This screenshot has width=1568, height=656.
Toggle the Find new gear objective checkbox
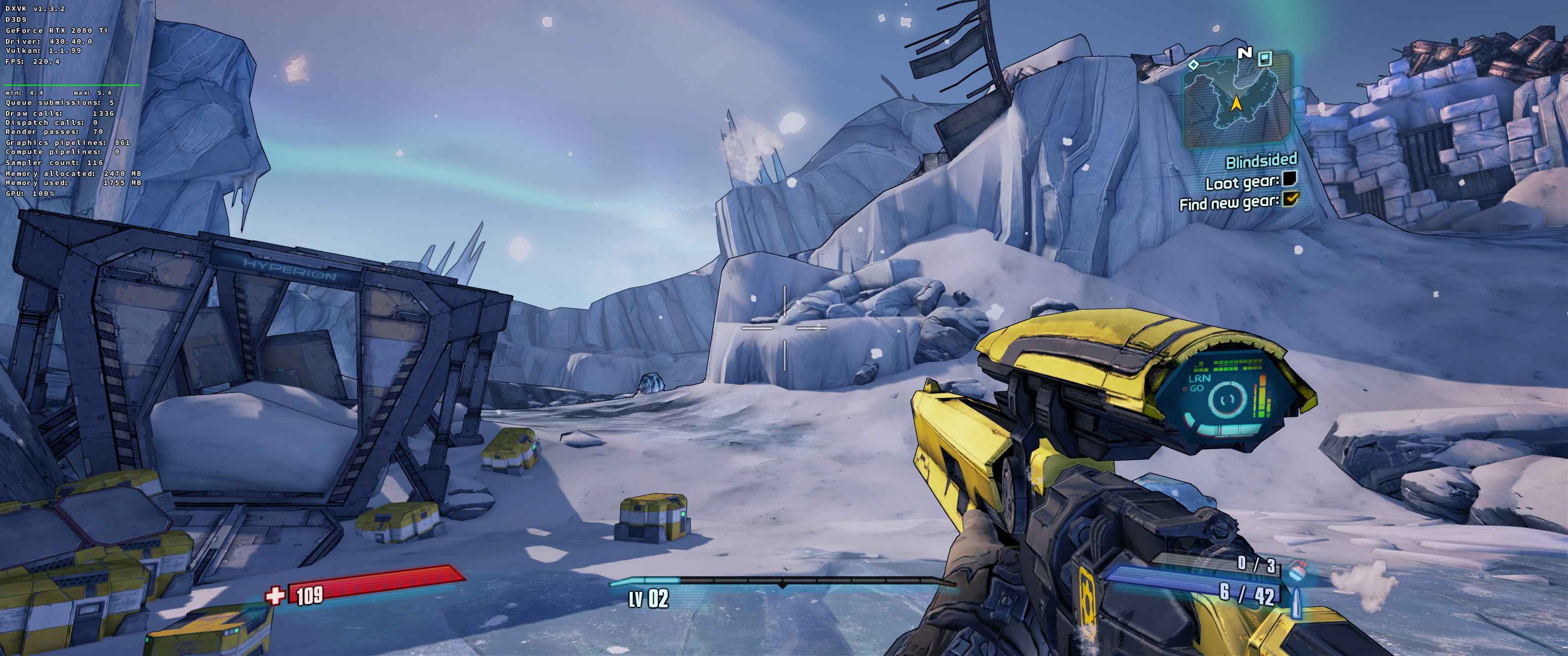[x=1290, y=199]
